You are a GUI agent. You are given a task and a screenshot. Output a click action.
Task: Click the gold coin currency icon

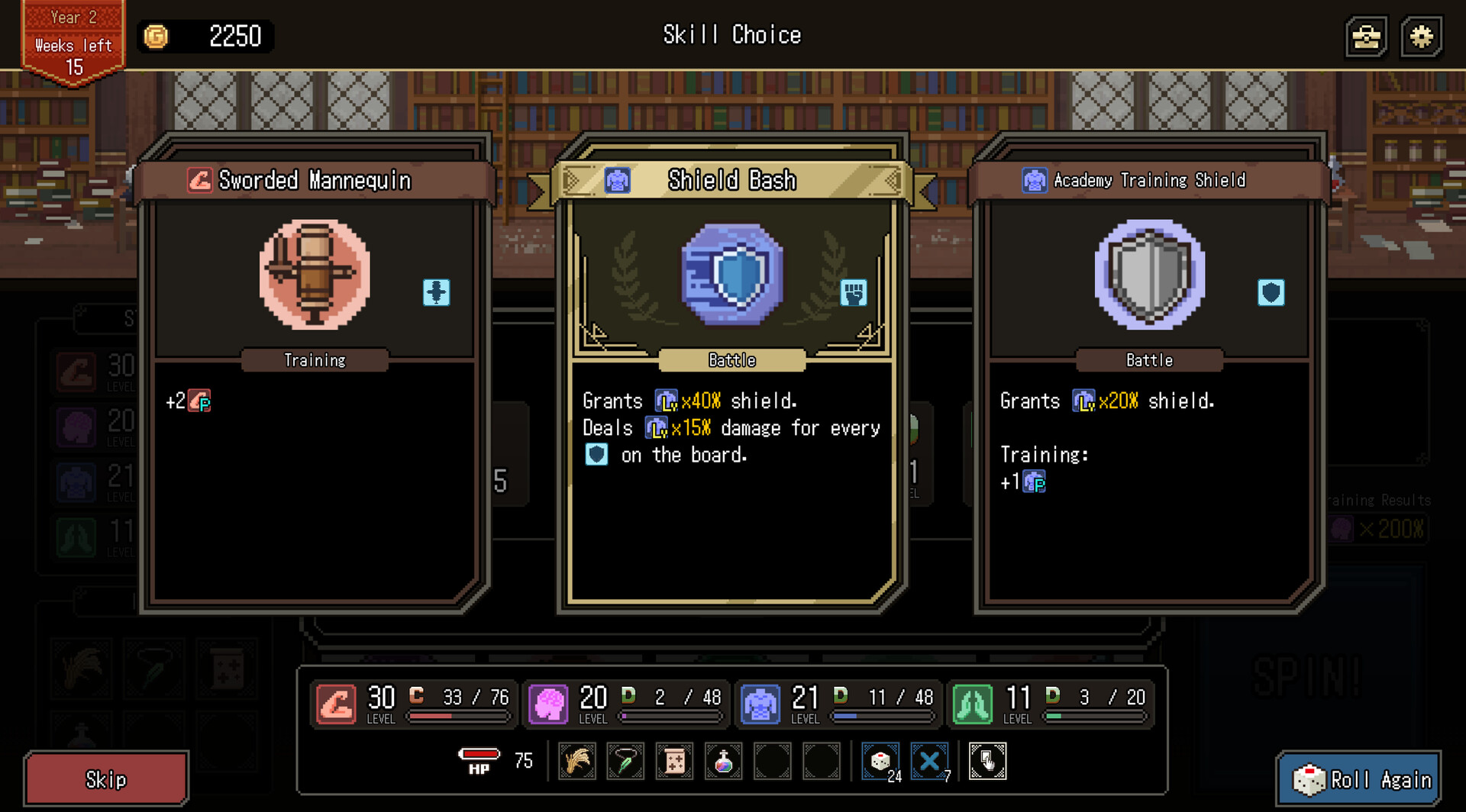(157, 36)
